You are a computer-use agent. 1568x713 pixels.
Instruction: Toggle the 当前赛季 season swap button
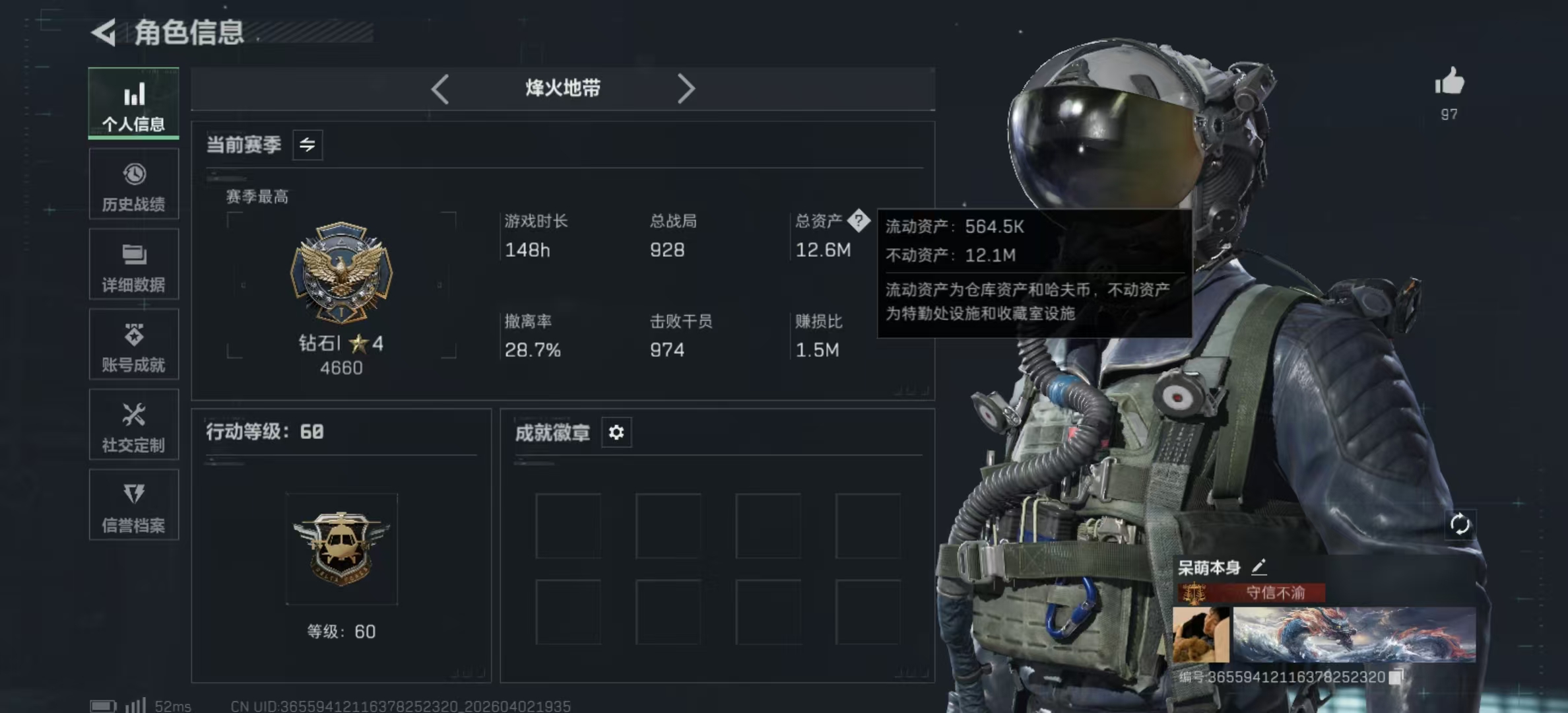coord(308,145)
